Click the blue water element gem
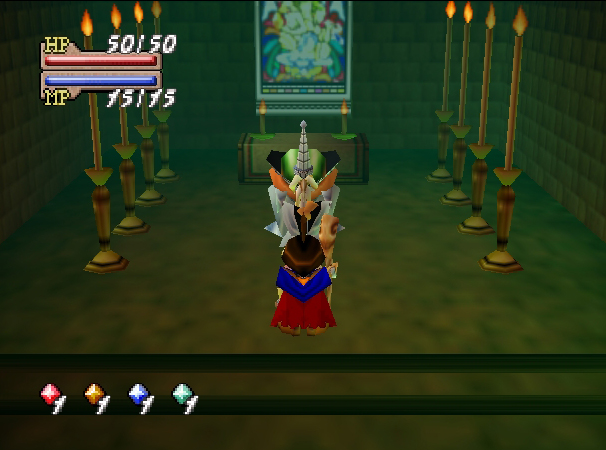This screenshot has width=606, height=450. tap(137, 394)
